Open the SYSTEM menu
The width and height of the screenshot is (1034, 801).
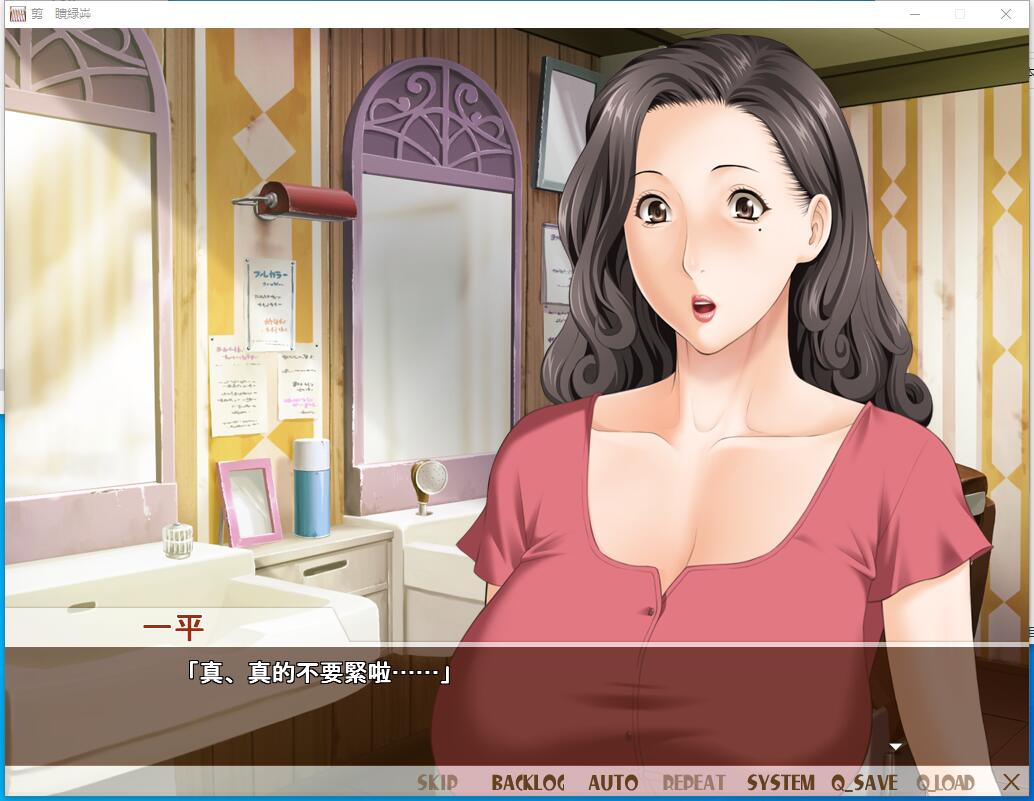780,783
